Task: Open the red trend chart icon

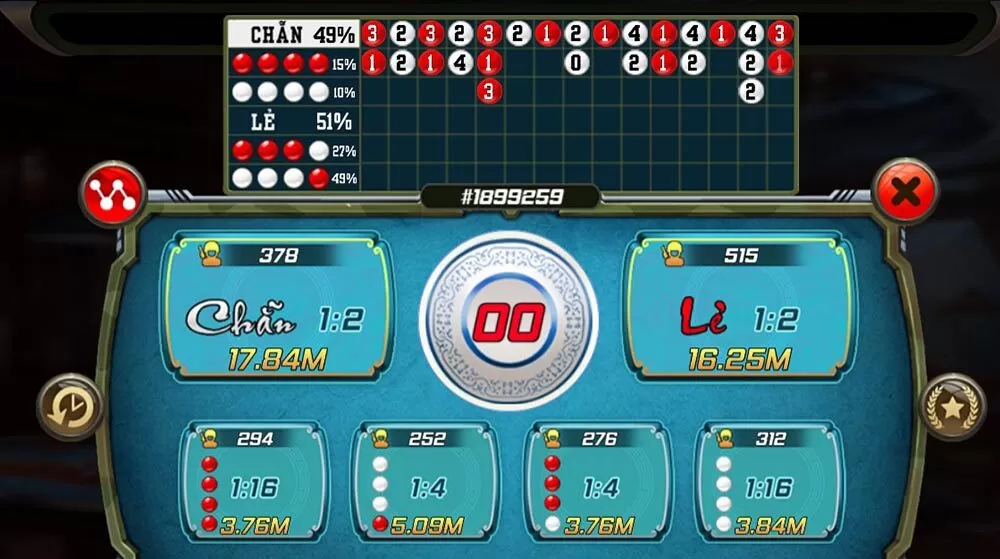Action: pos(113,193)
